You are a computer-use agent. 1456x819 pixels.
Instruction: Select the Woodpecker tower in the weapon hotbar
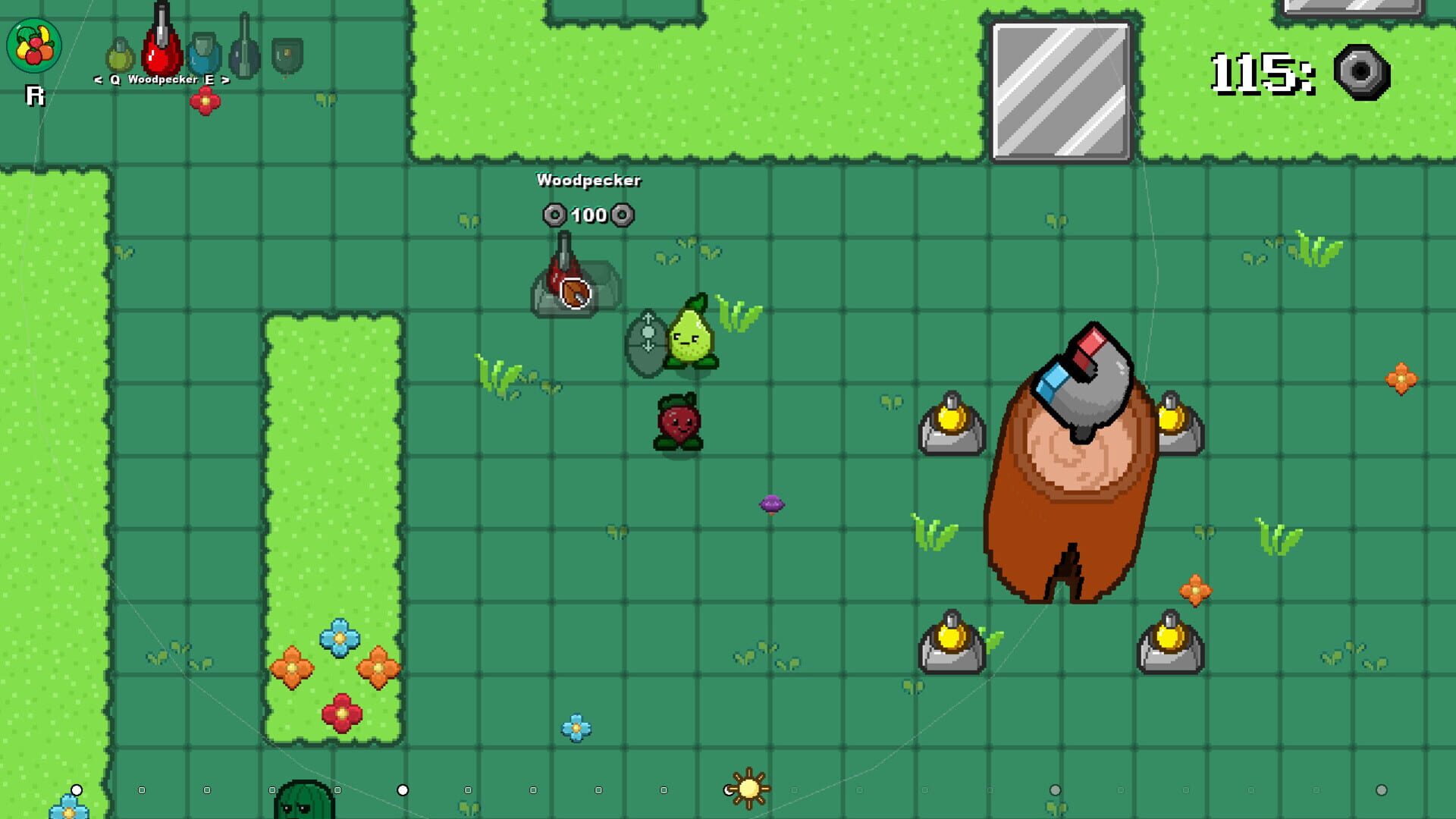(161, 50)
